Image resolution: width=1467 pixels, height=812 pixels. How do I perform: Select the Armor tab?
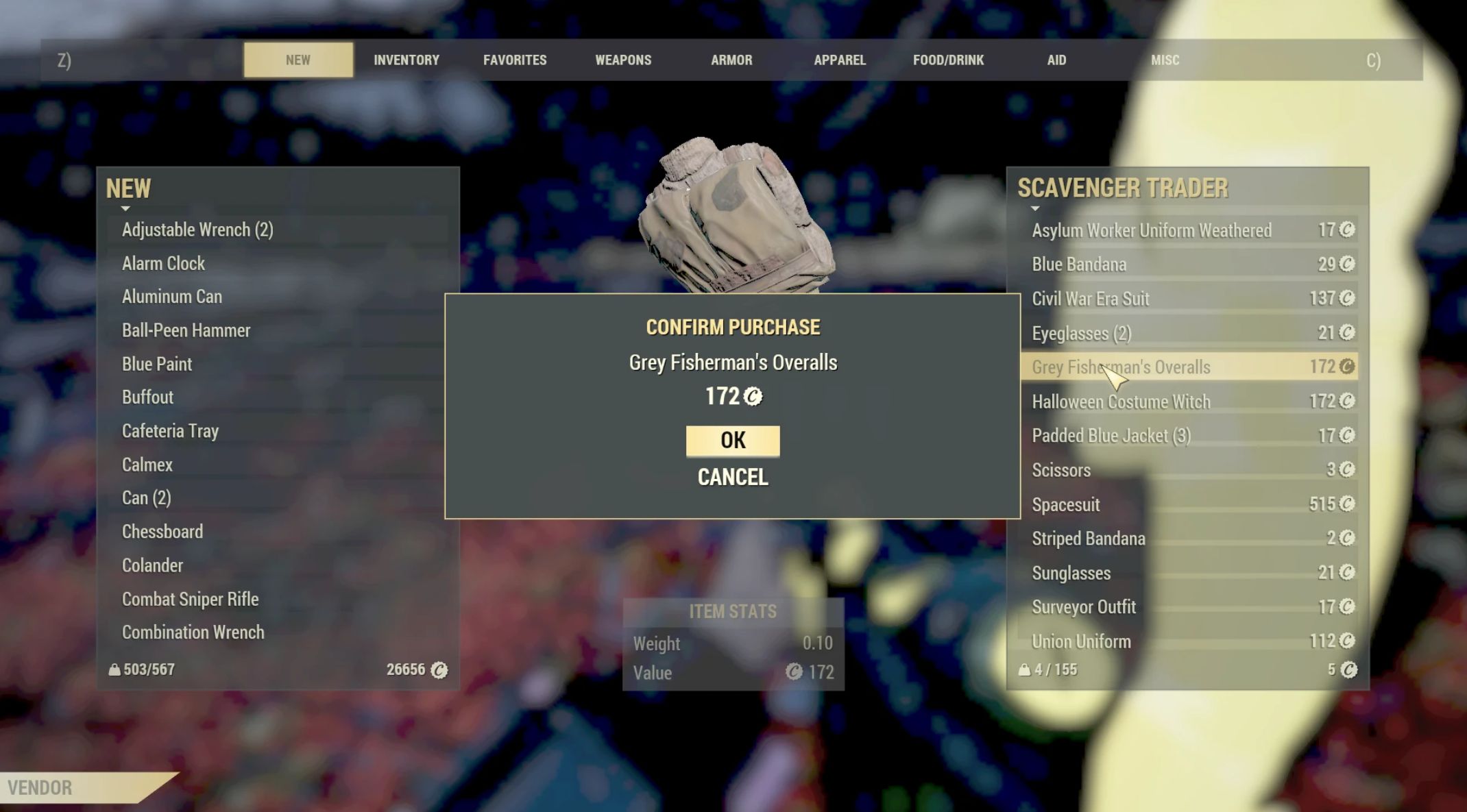click(x=731, y=60)
